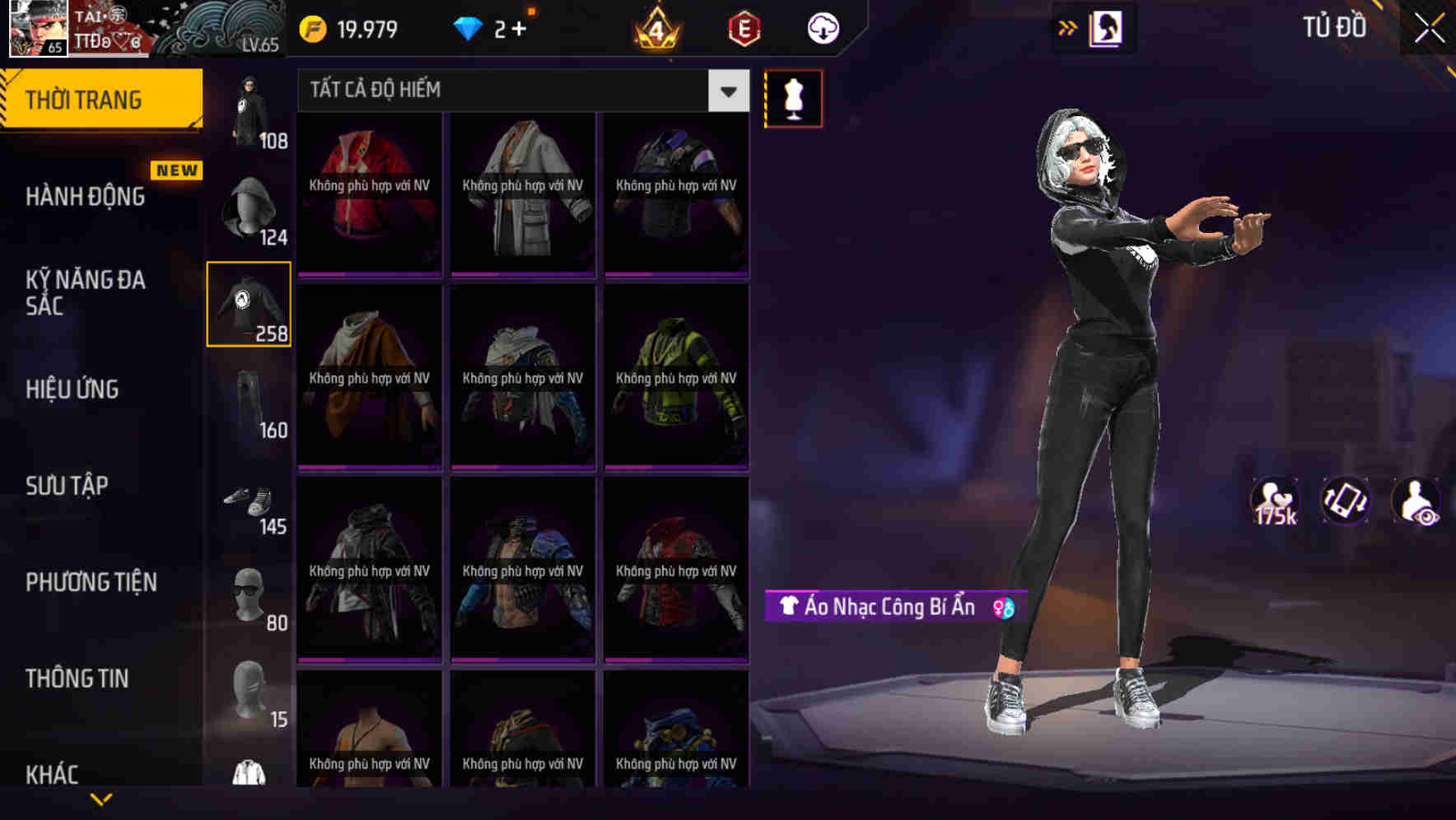Image resolution: width=1456 pixels, height=820 pixels.
Task: Click the rank 4 crown badge
Action: (655, 30)
